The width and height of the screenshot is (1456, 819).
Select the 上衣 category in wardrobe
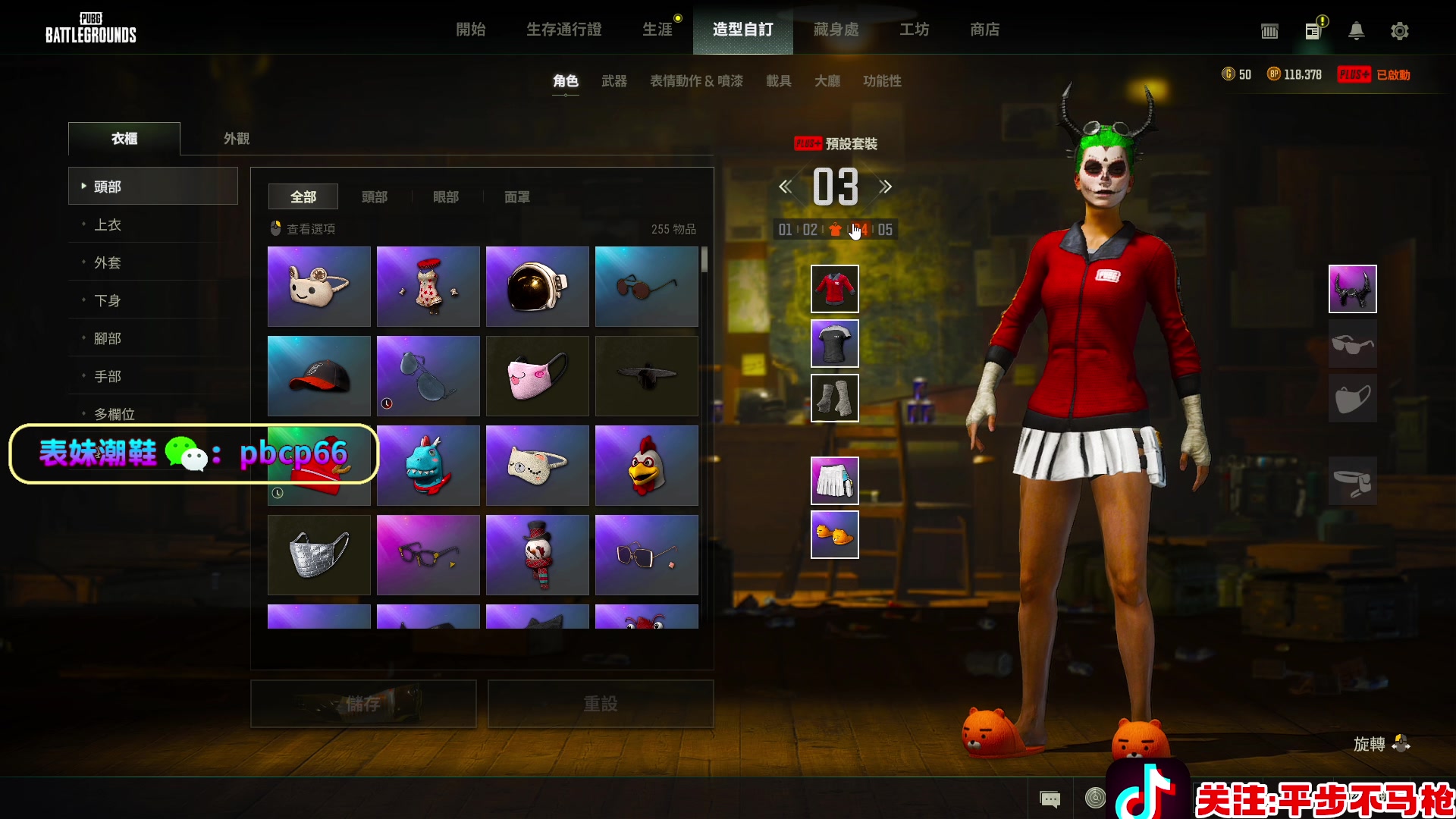[x=108, y=224]
